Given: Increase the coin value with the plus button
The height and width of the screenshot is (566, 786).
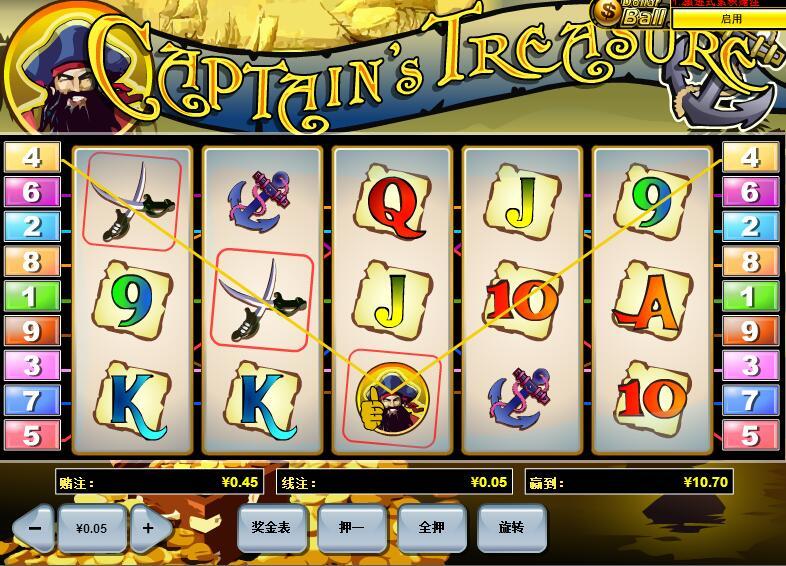Looking at the screenshot, I should coord(149,526).
